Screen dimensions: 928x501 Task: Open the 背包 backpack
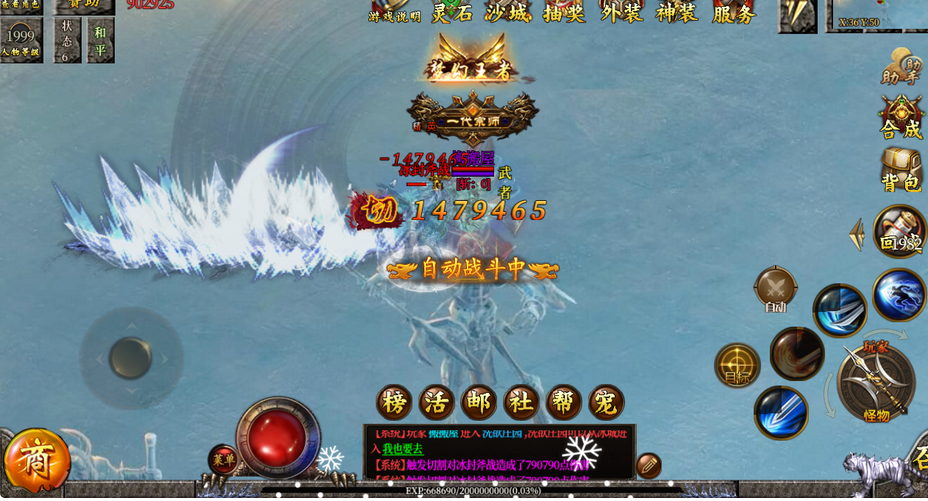pyautogui.click(x=900, y=170)
